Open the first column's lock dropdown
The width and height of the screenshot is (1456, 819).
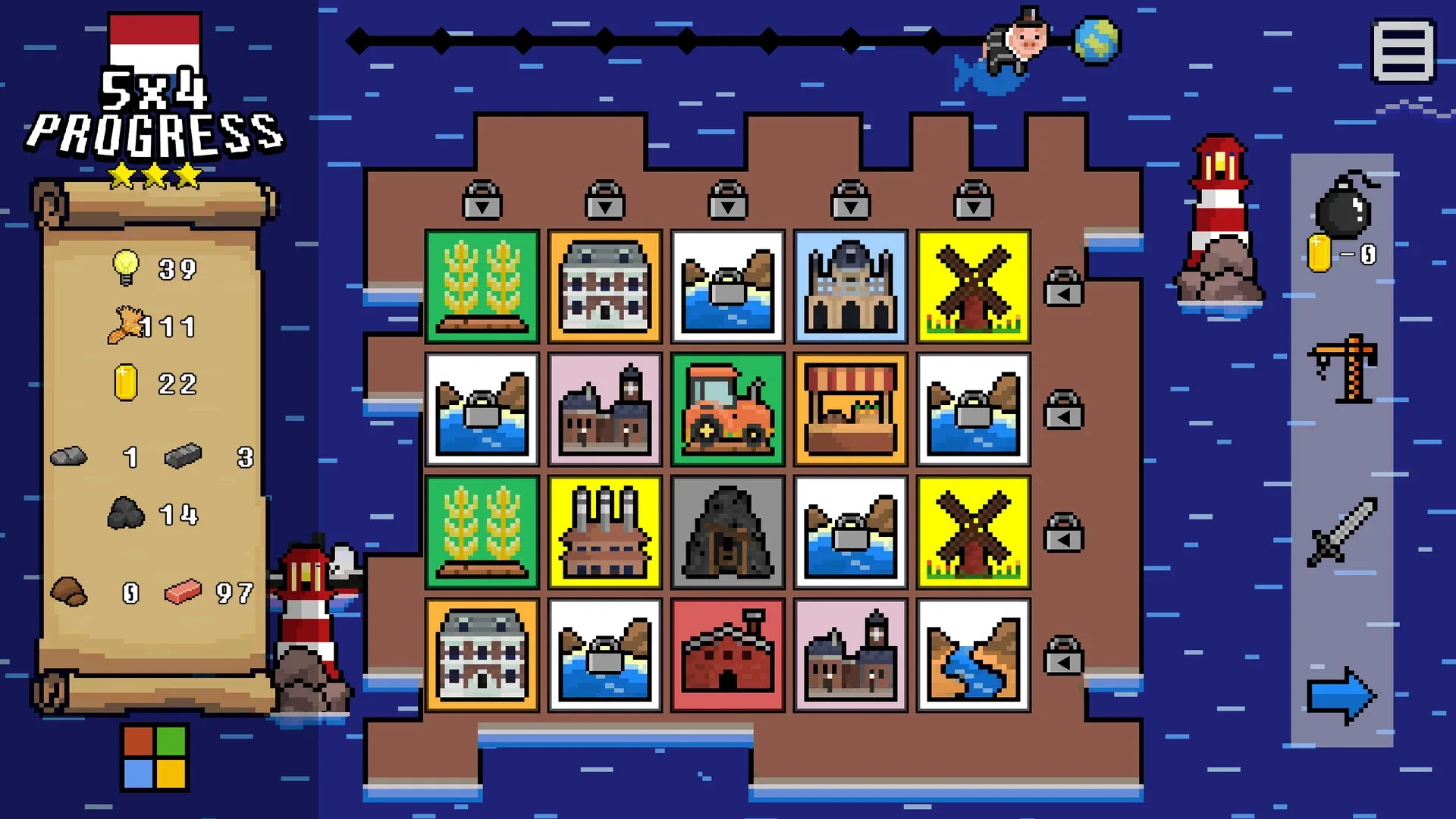pyautogui.click(x=482, y=200)
